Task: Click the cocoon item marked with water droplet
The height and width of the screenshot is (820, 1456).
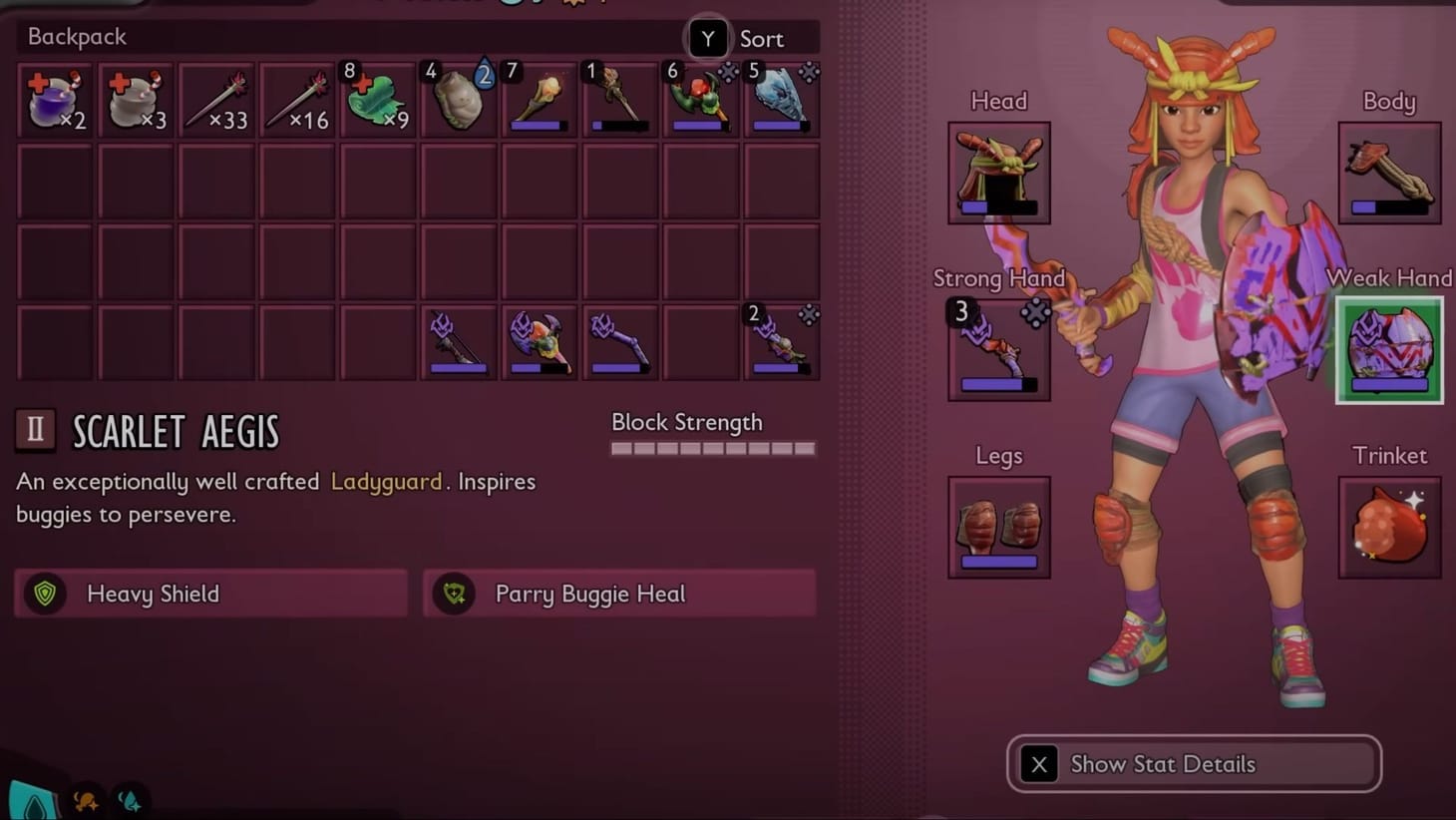Action: [x=459, y=97]
